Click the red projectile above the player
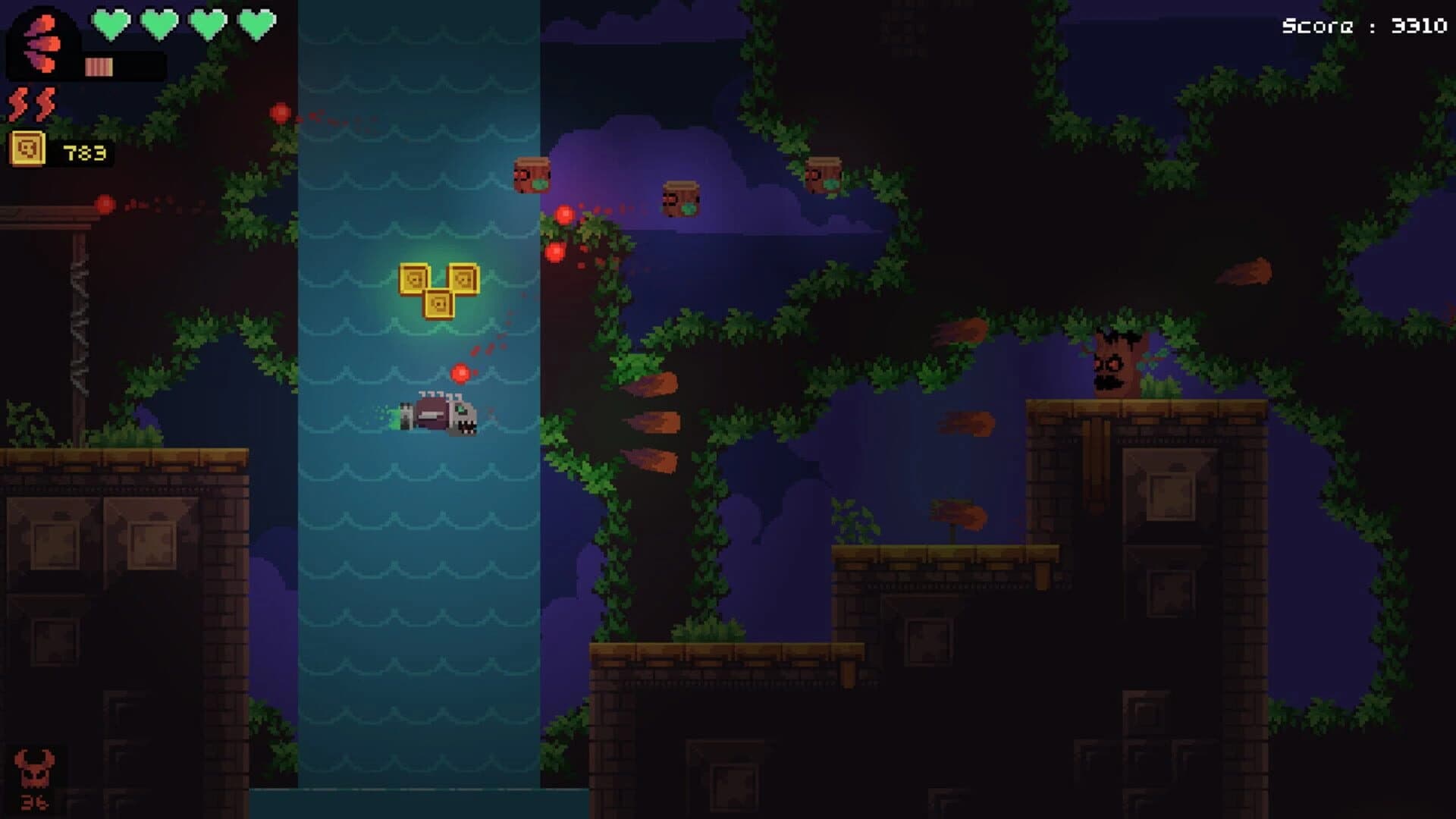Screen dimensions: 1456x819 tap(461, 373)
